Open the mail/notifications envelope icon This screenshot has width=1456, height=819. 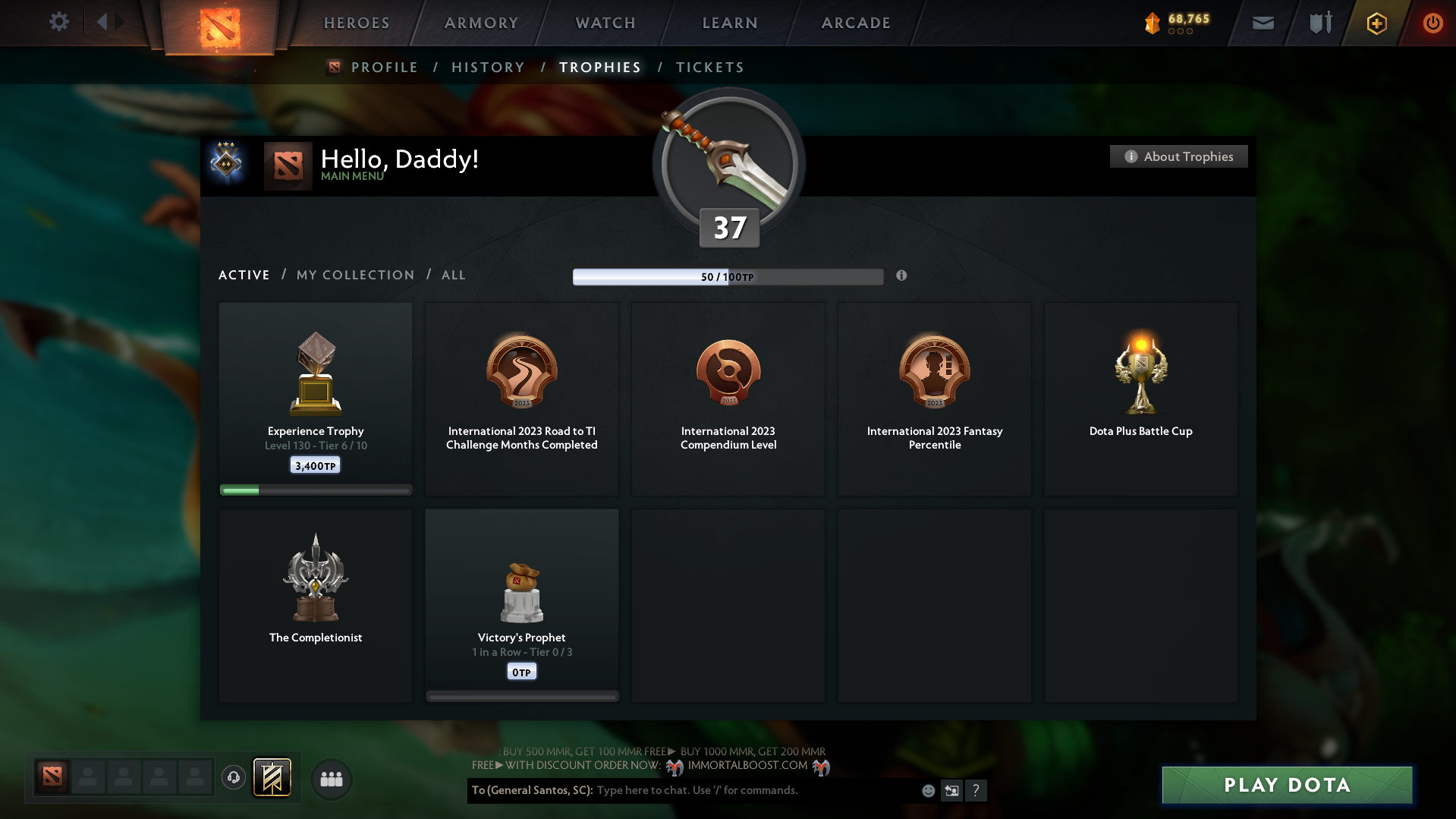(x=1263, y=23)
